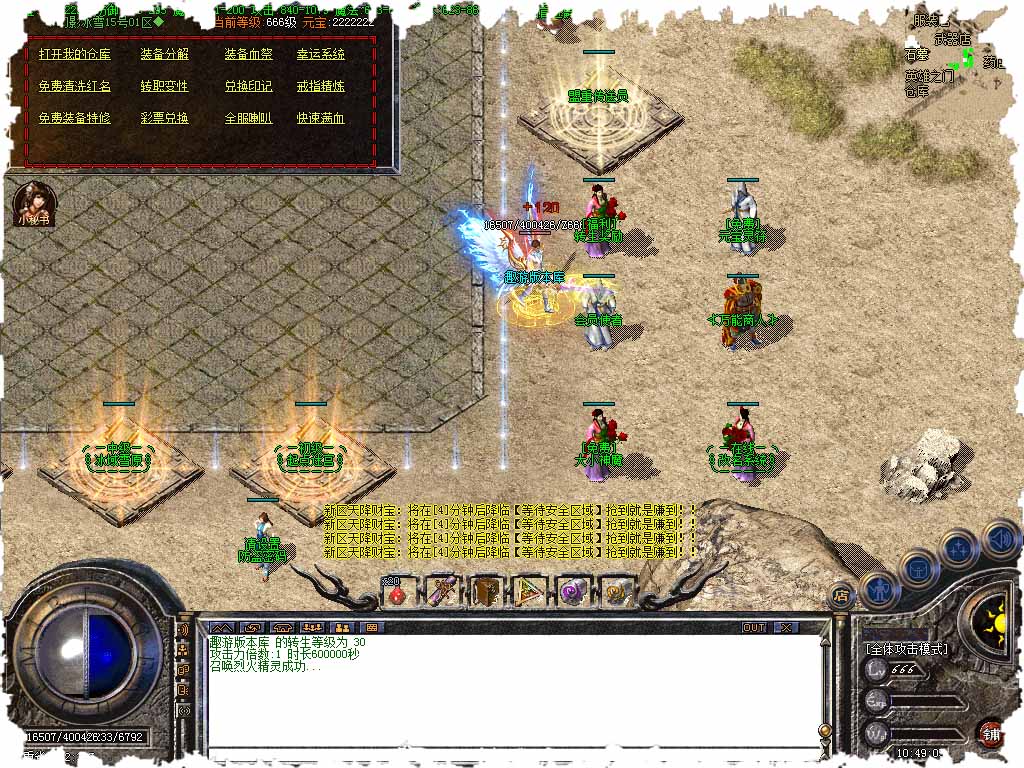Open the 店 shop round button
Screen dimensions: 1024x768
coord(841,594)
